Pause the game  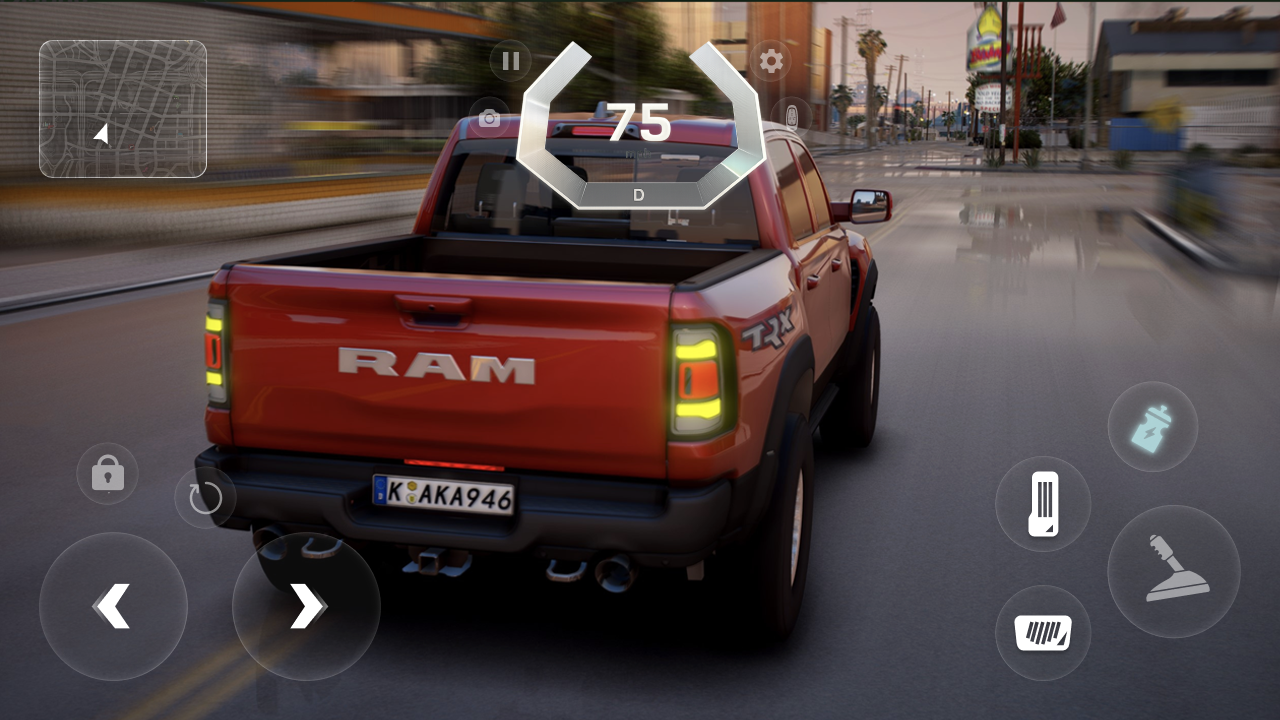(x=511, y=61)
